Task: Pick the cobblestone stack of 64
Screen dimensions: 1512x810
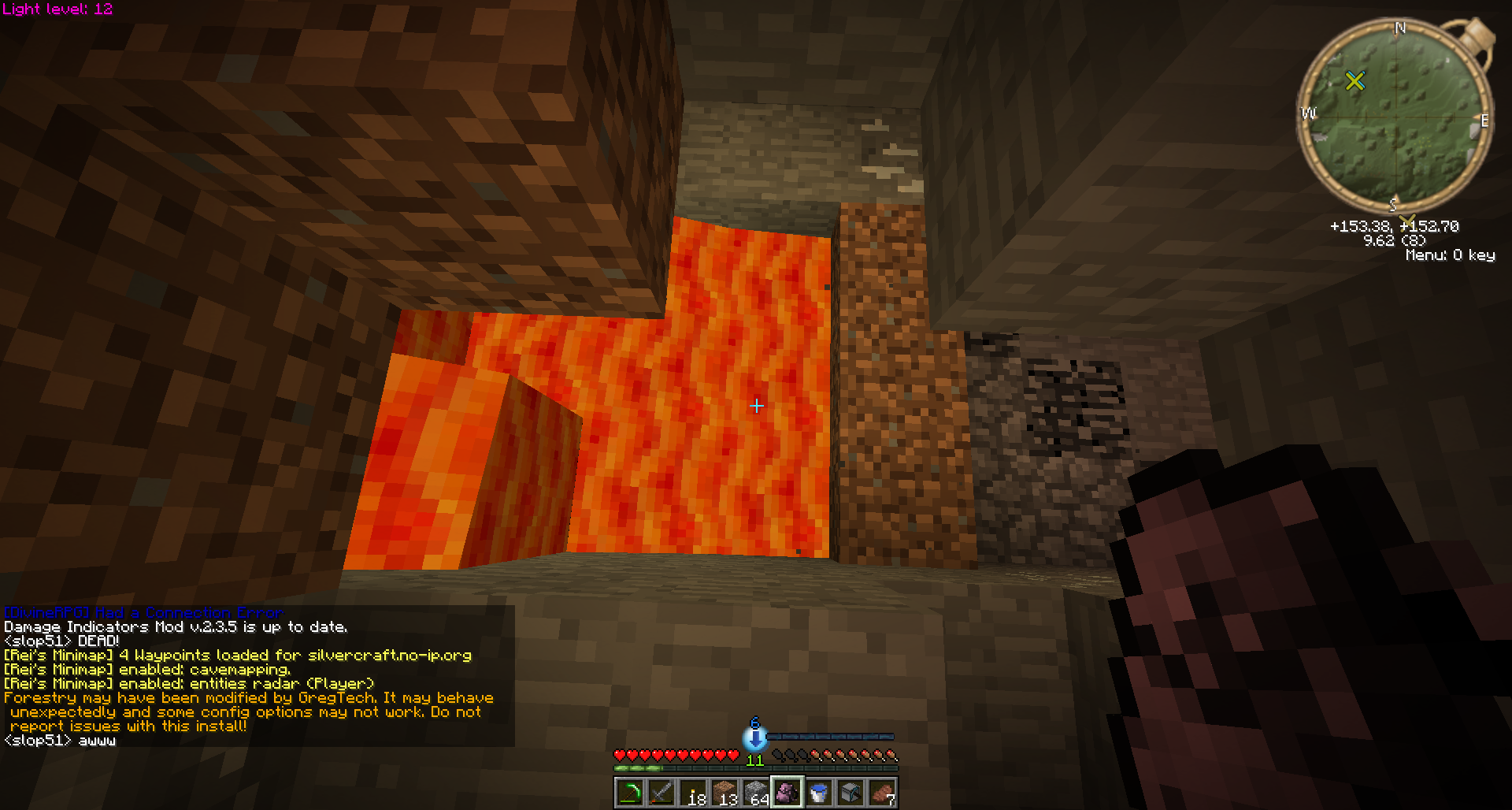Action: [x=755, y=793]
